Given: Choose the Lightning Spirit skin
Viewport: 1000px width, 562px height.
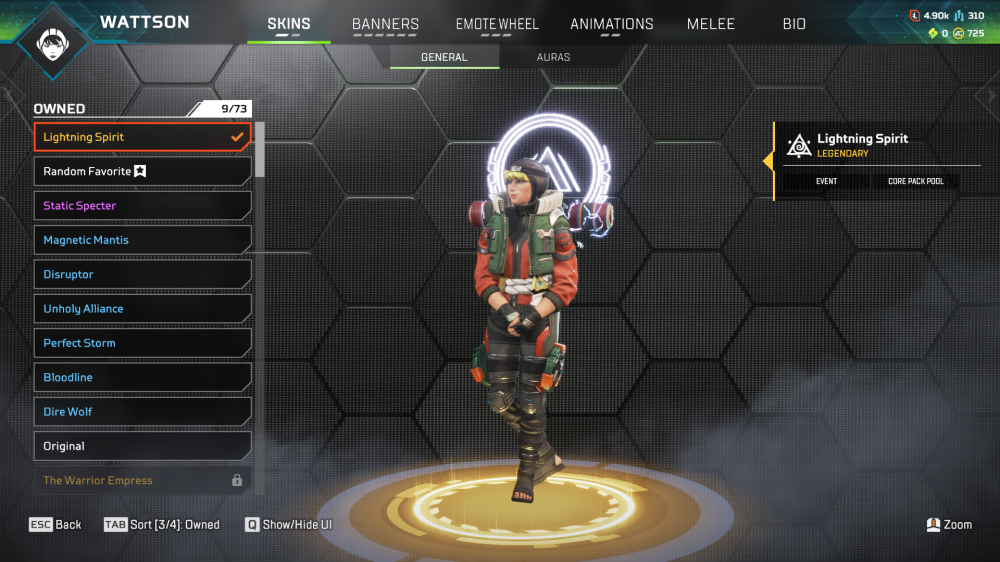Looking at the screenshot, I should pyautogui.click(x=142, y=137).
